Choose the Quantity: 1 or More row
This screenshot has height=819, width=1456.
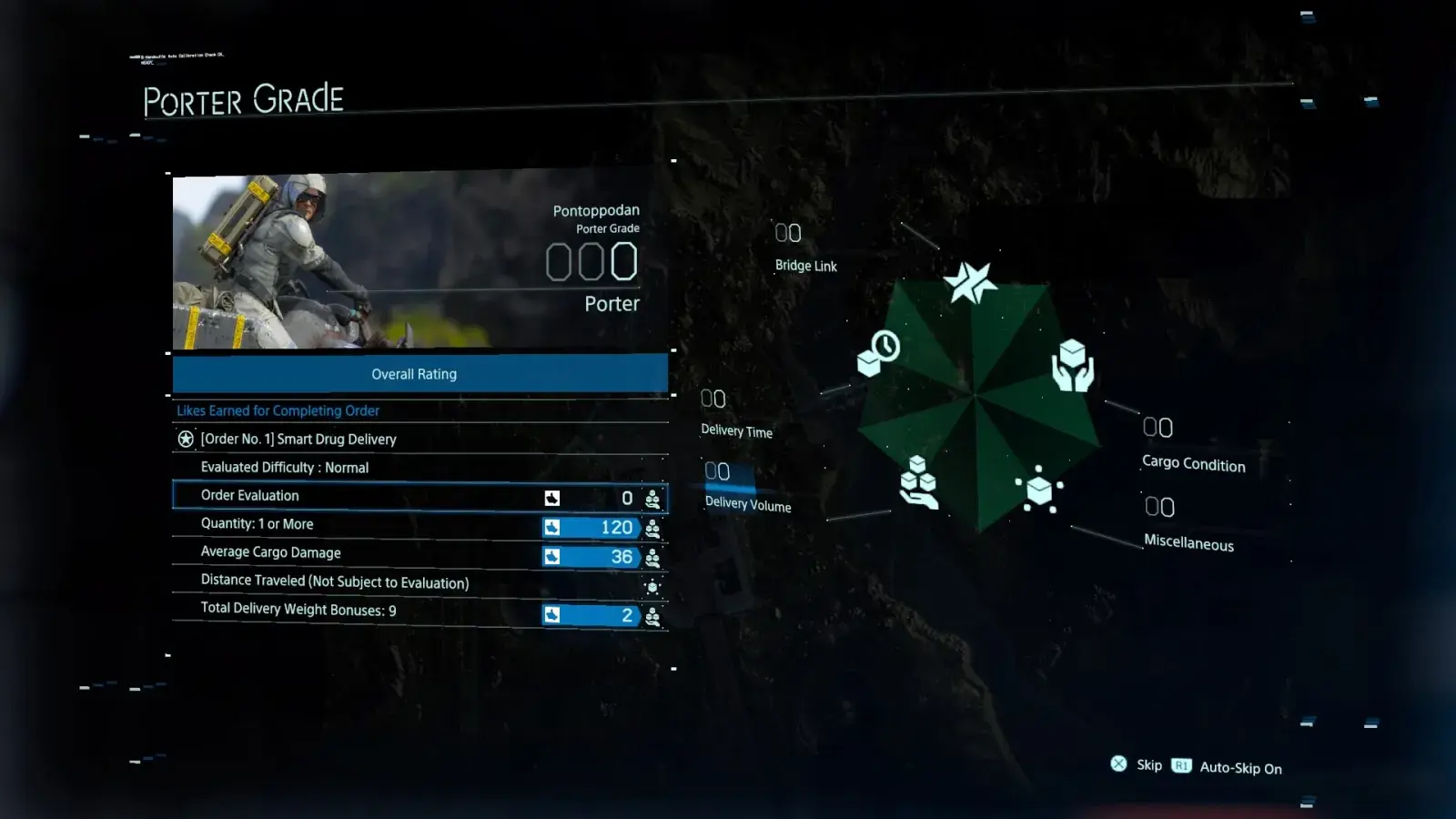(x=420, y=525)
